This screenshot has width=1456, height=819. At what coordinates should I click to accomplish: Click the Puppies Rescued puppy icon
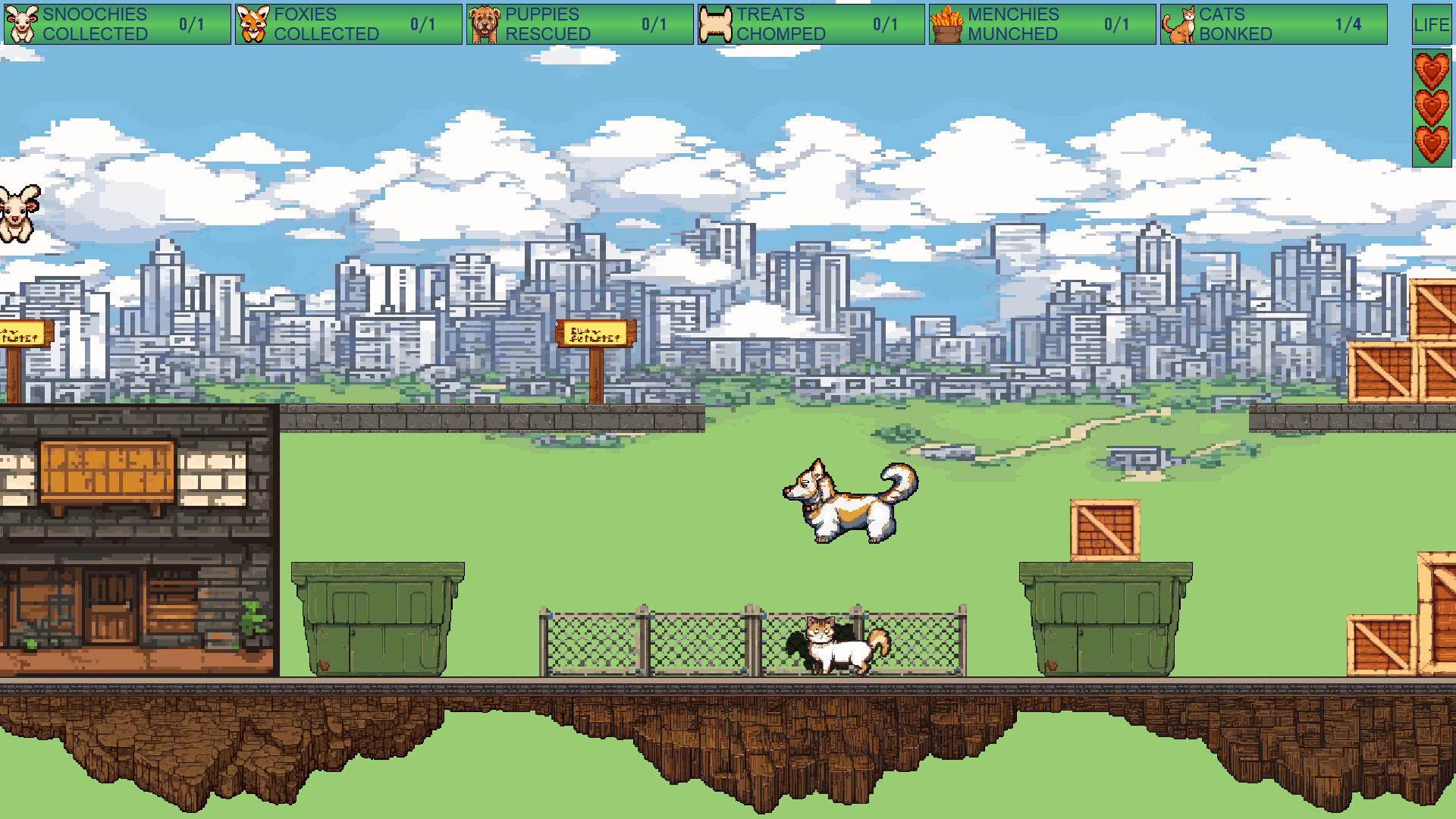[x=483, y=23]
